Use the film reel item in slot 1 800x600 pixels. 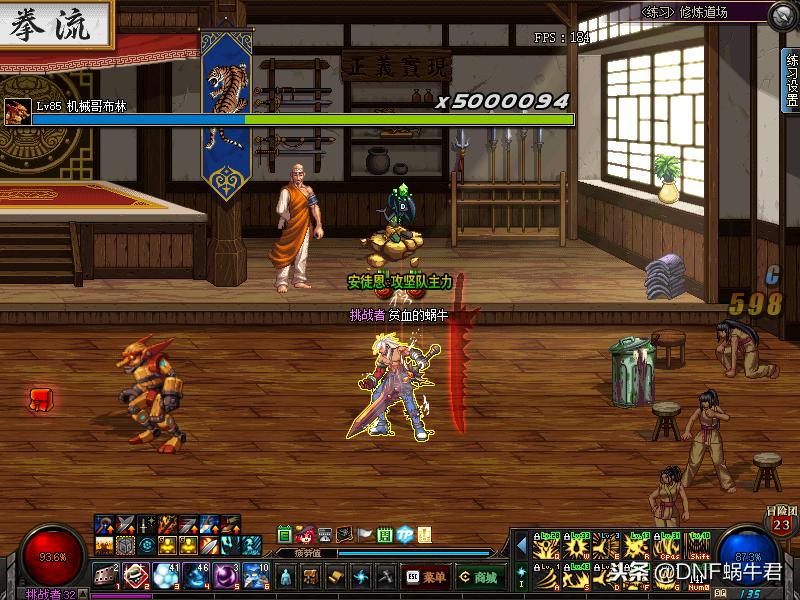coord(106,575)
